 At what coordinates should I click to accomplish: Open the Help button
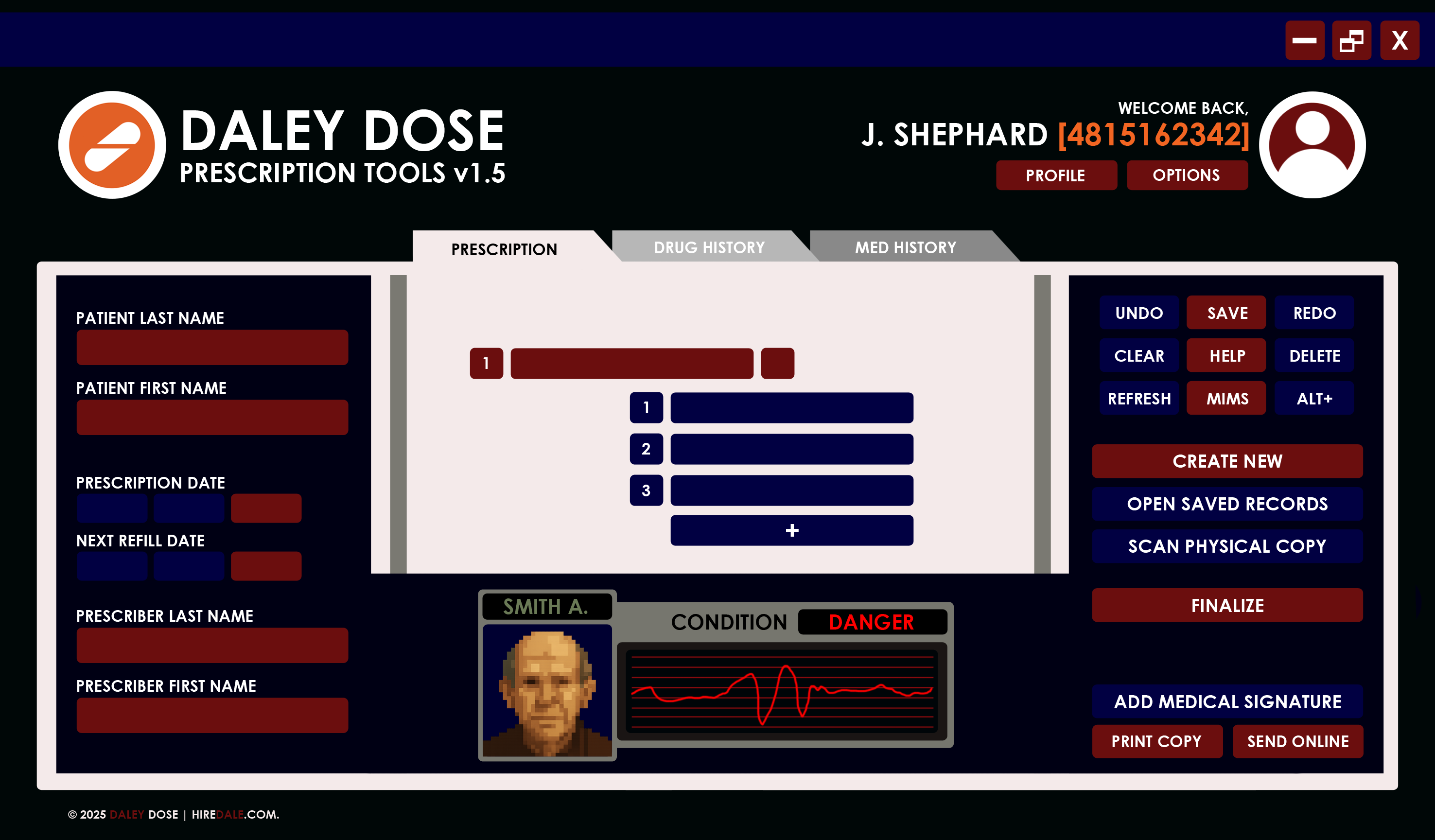point(1226,355)
